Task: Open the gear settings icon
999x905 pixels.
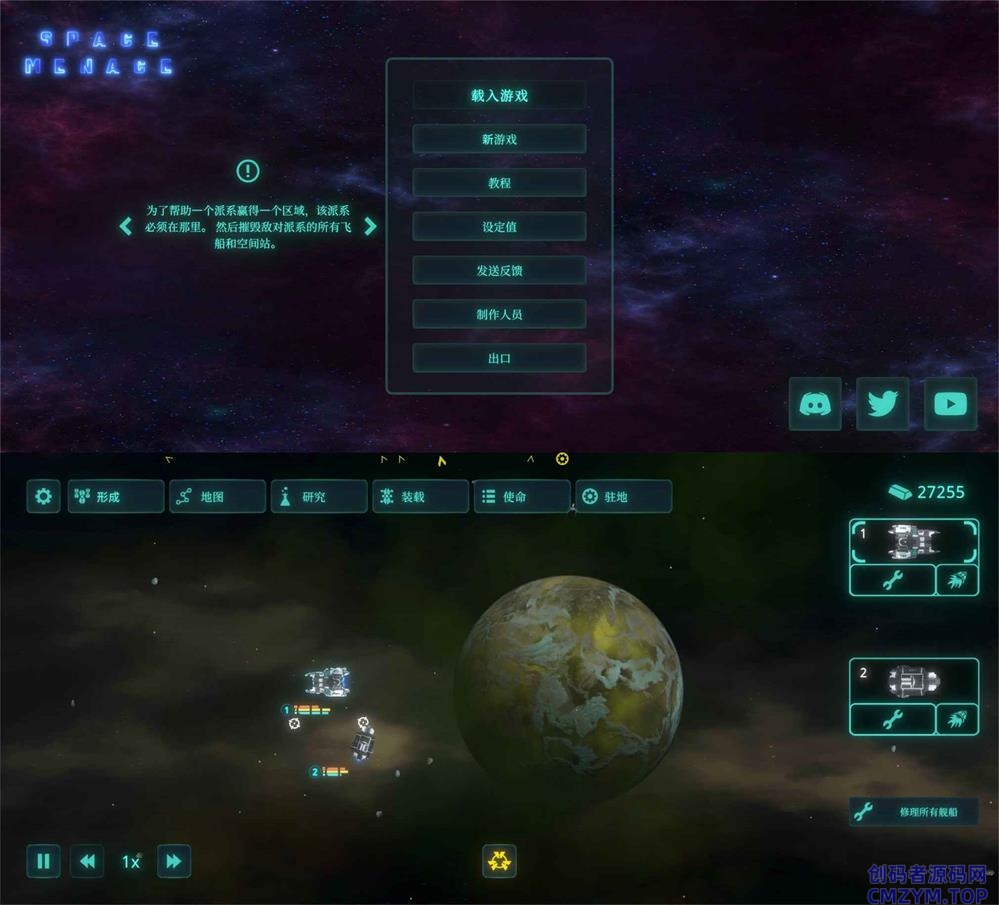Action: click(x=43, y=496)
